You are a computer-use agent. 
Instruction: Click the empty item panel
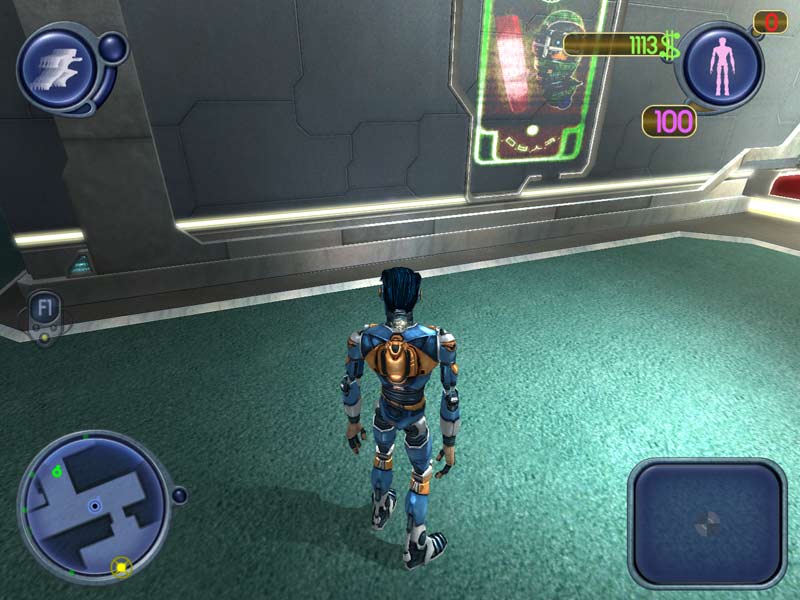(x=707, y=522)
